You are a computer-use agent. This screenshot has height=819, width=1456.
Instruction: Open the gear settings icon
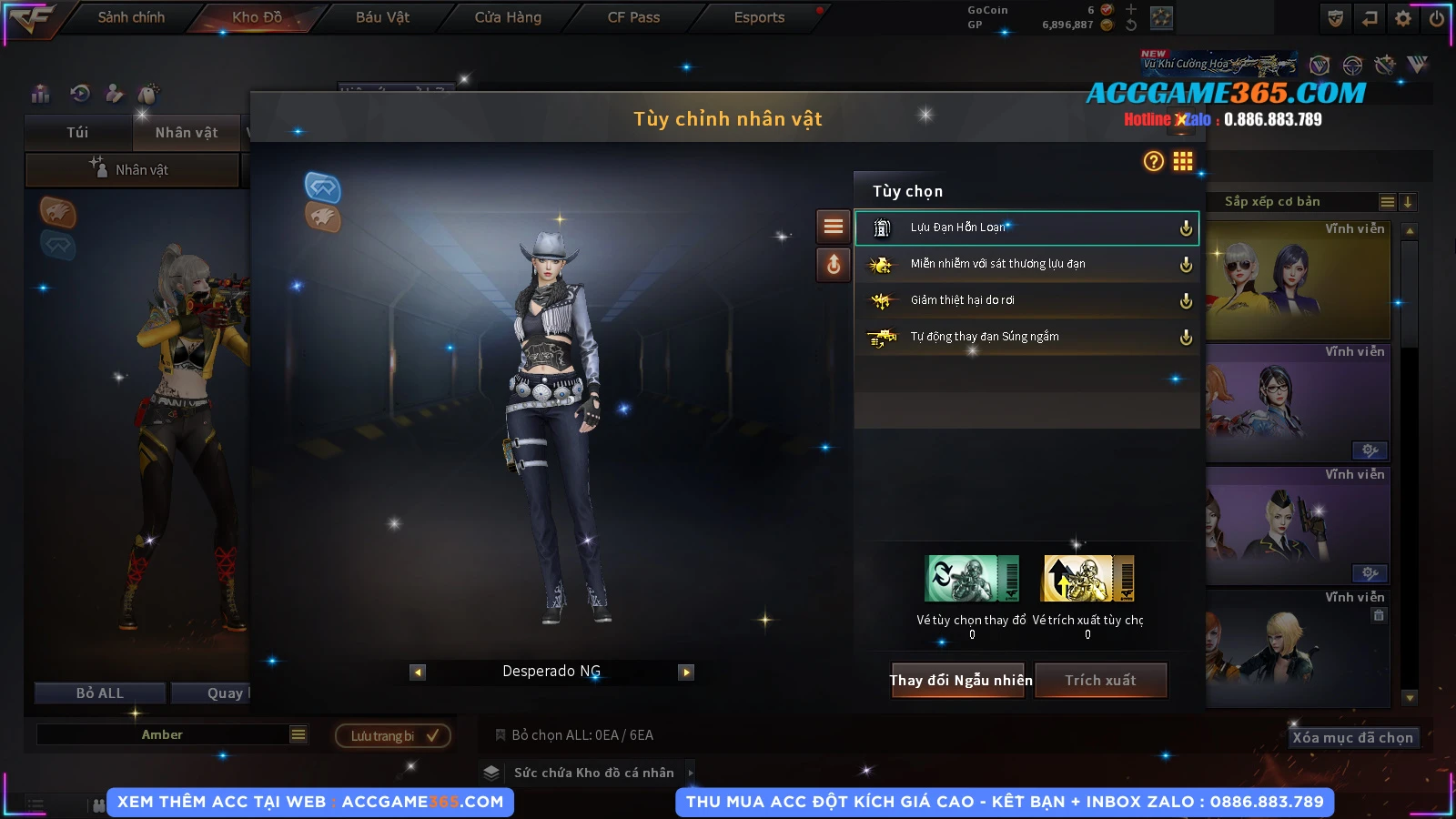pos(1403,18)
